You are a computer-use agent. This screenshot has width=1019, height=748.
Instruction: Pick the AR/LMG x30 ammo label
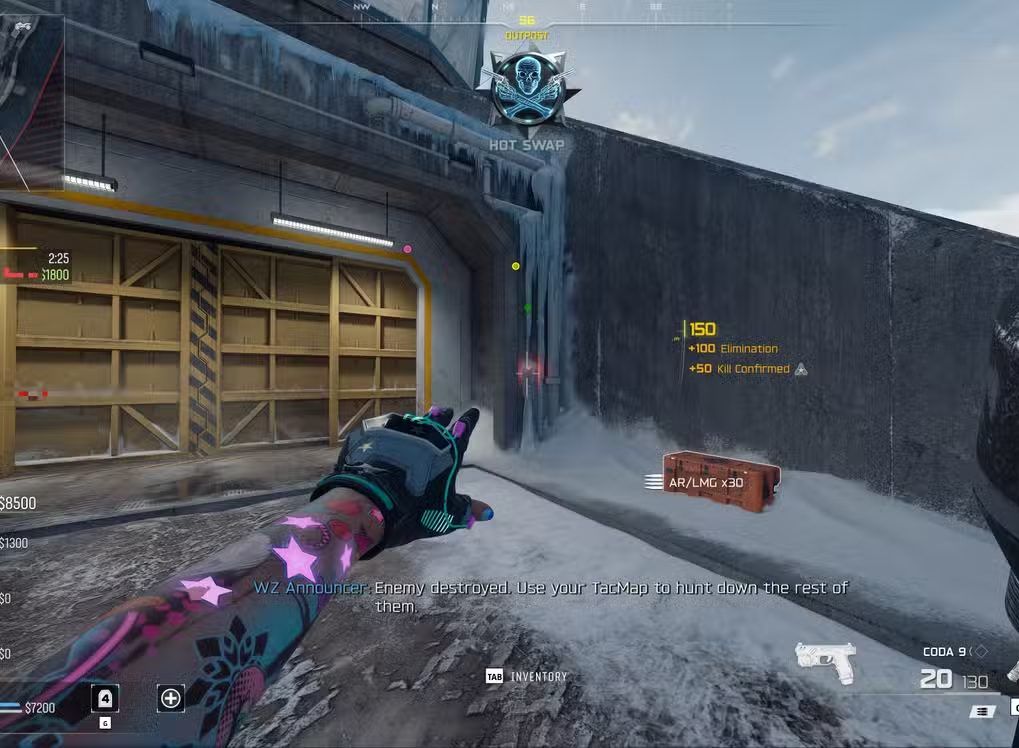pyautogui.click(x=706, y=482)
